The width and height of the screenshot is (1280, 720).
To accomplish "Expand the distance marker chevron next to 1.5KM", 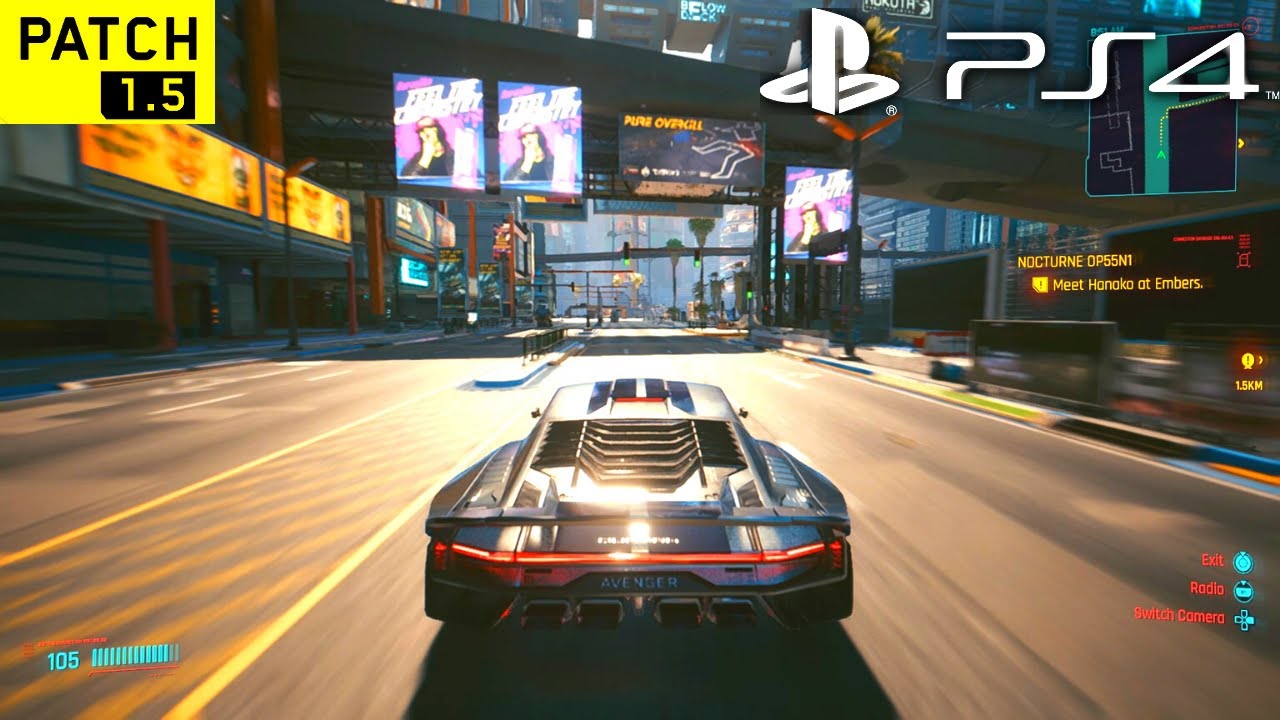I will pos(1261,360).
